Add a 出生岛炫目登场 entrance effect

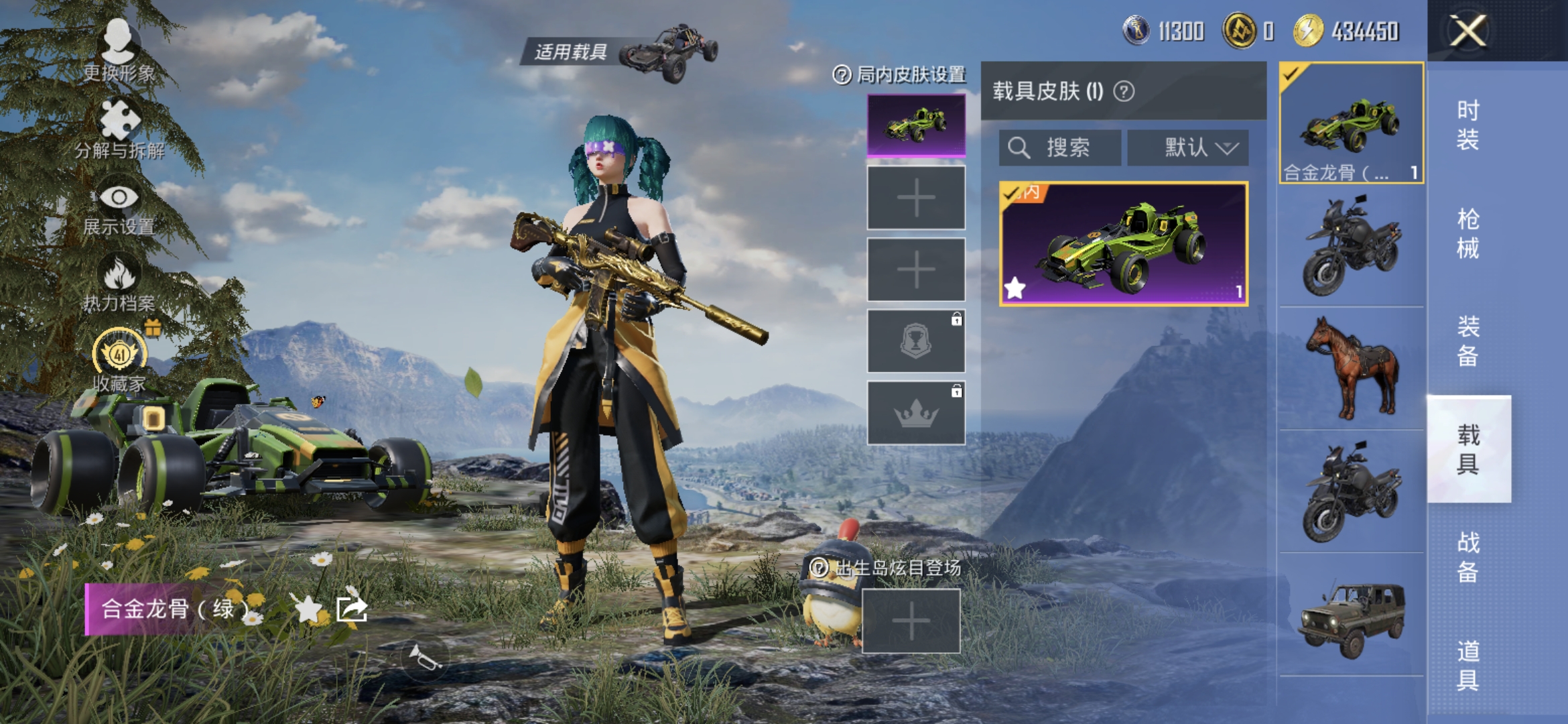click(x=911, y=621)
